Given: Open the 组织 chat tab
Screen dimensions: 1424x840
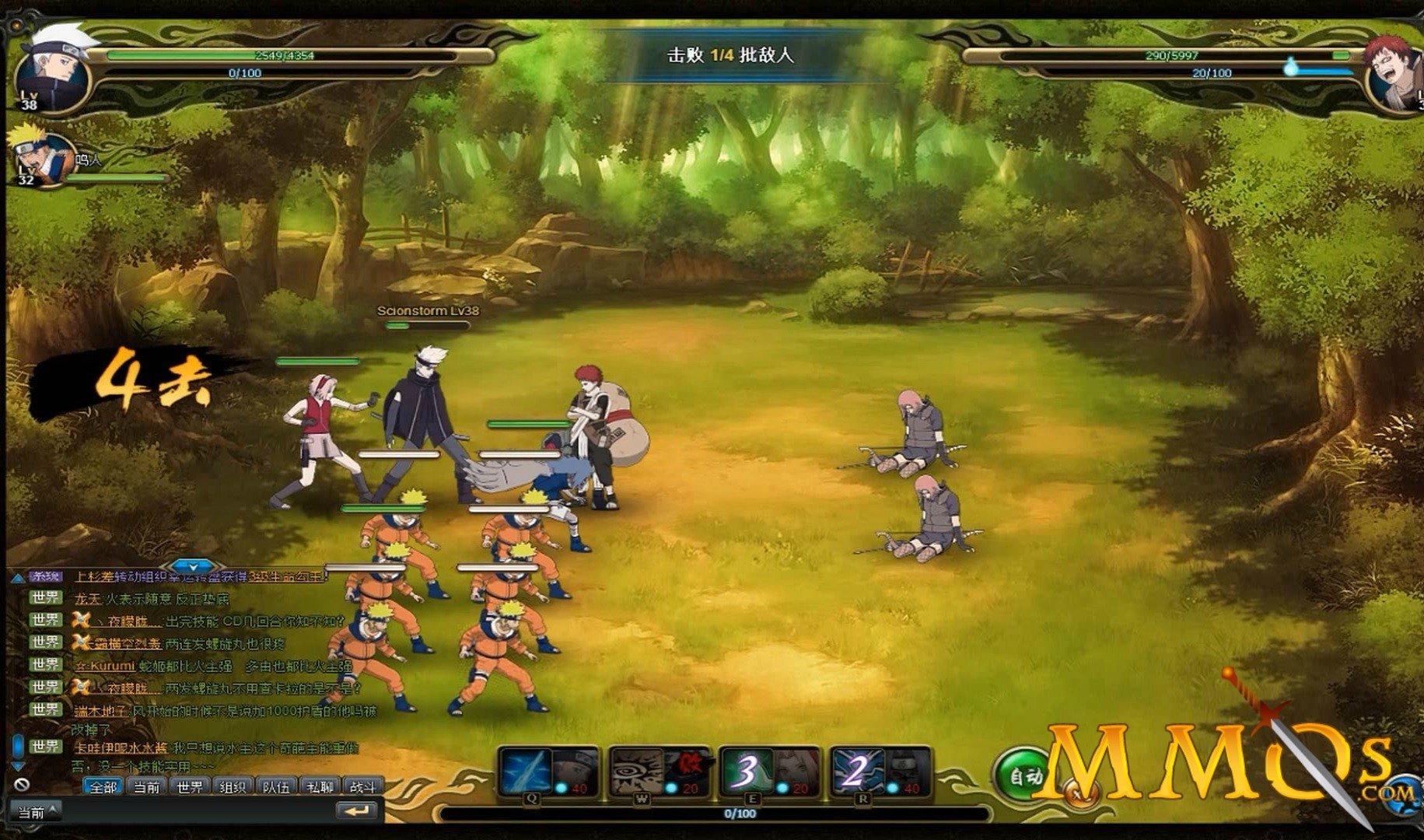Looking at the screenshot, I should [233, 787].
